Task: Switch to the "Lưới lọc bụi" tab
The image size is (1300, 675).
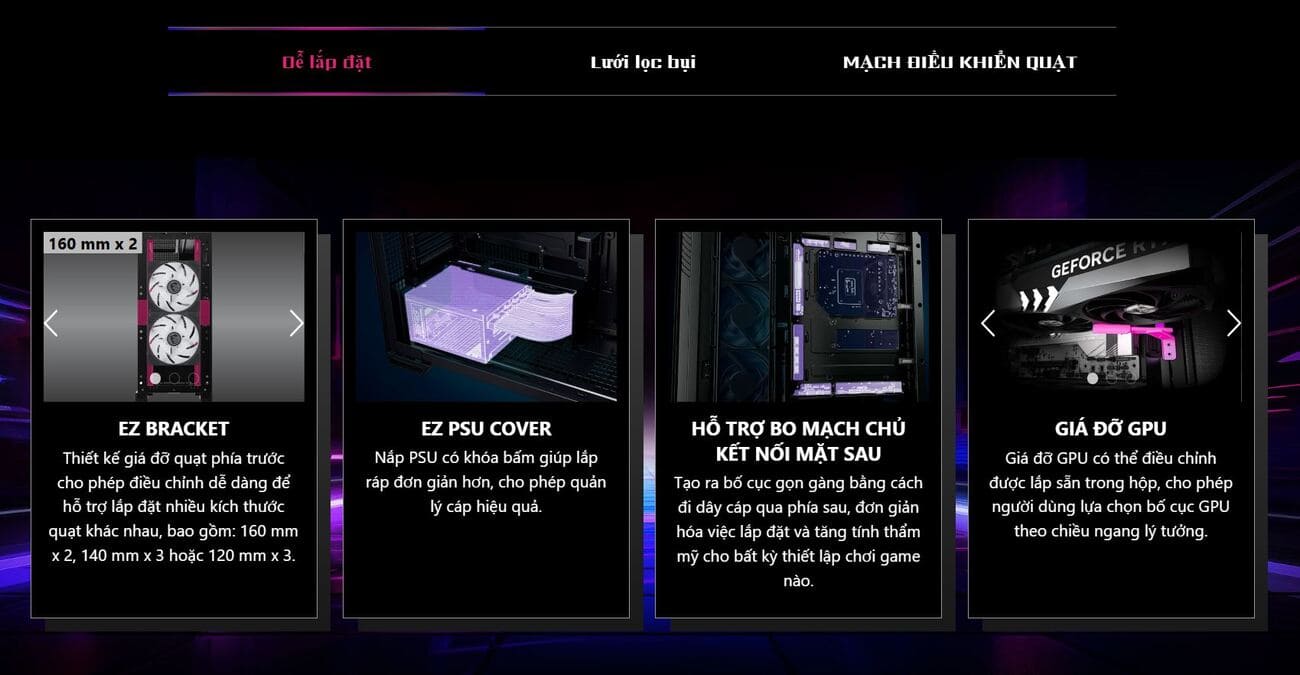Action: click(x=642, y=62)
